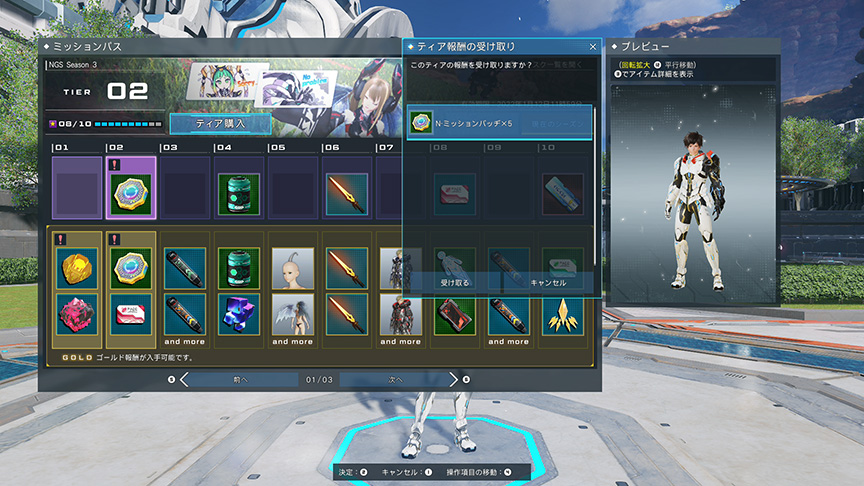Select the gold tier 10 golden crest reward
Screen dimensions: 864x486
(563, 313)
